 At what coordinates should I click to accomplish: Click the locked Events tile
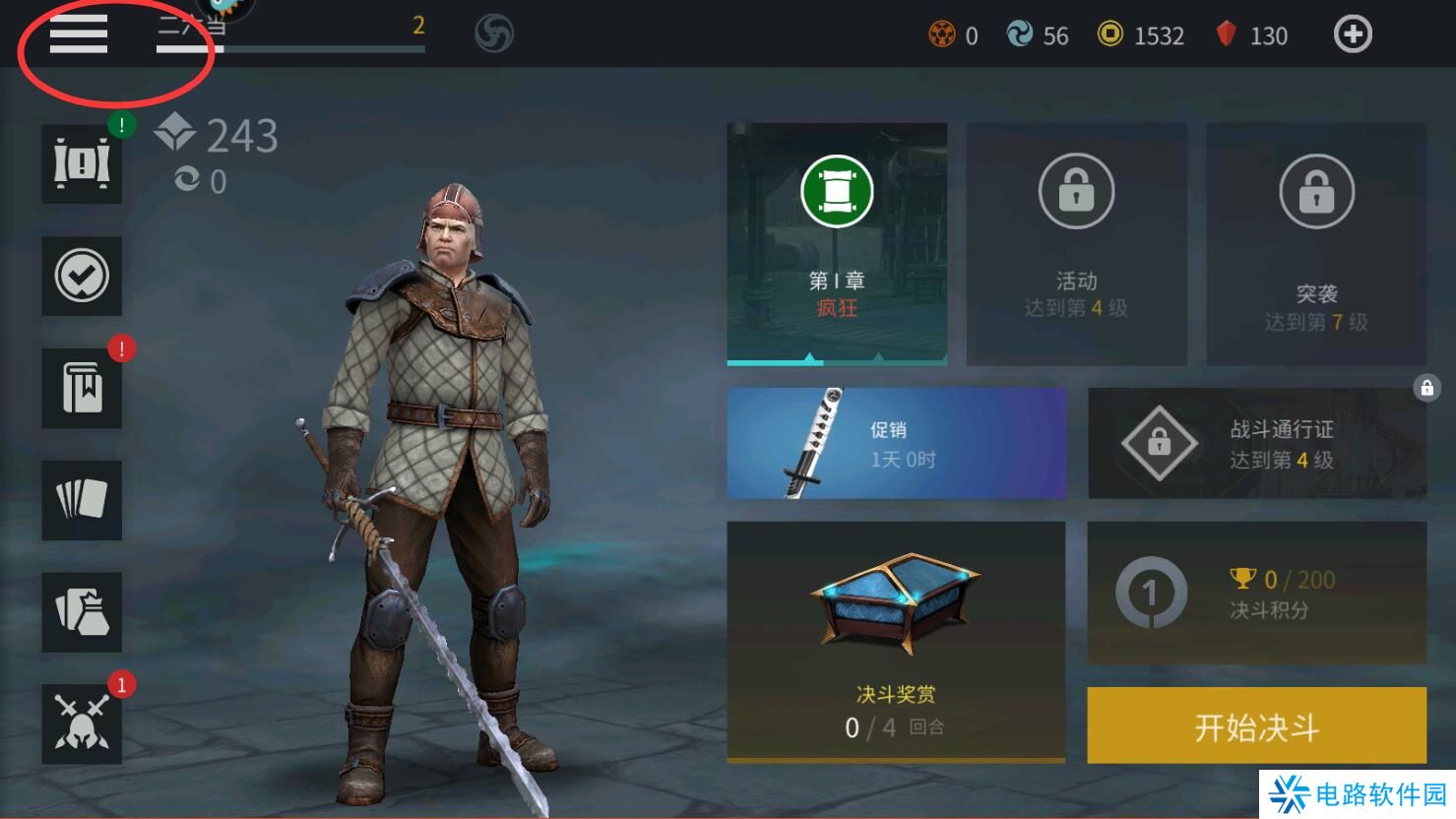coord(1076,243)
